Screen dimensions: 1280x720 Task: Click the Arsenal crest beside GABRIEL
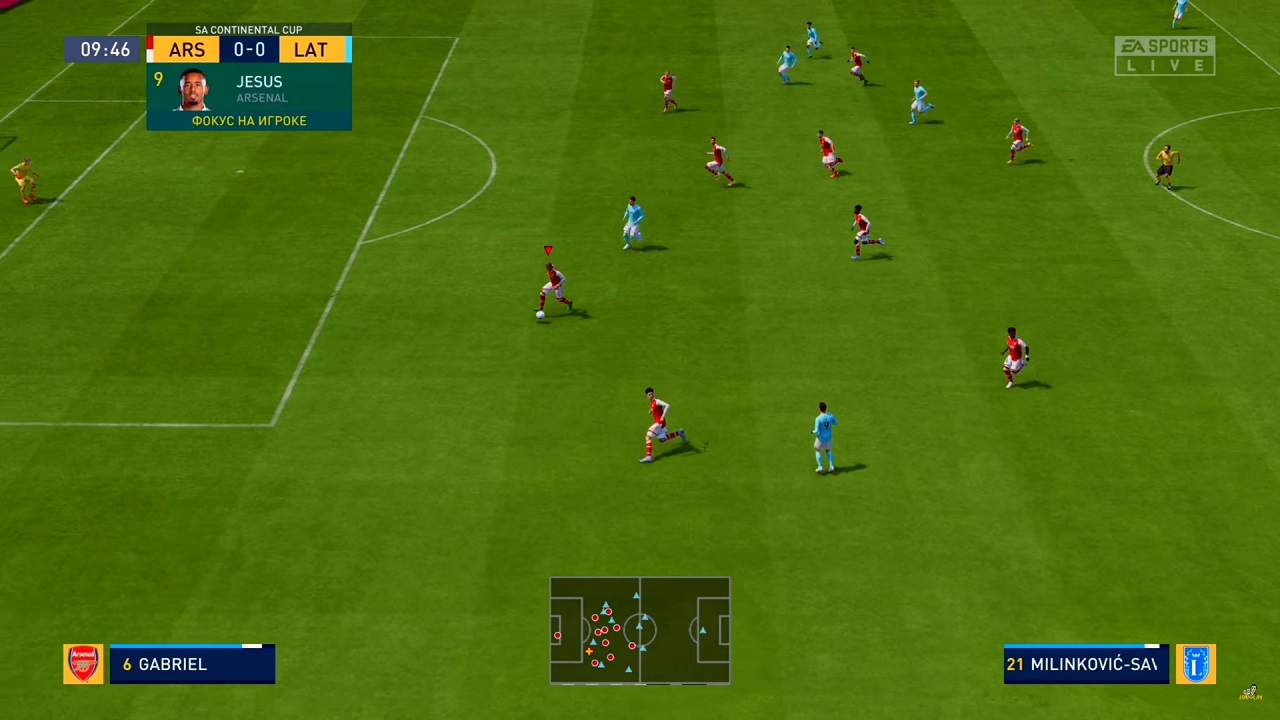coord(83,664)
